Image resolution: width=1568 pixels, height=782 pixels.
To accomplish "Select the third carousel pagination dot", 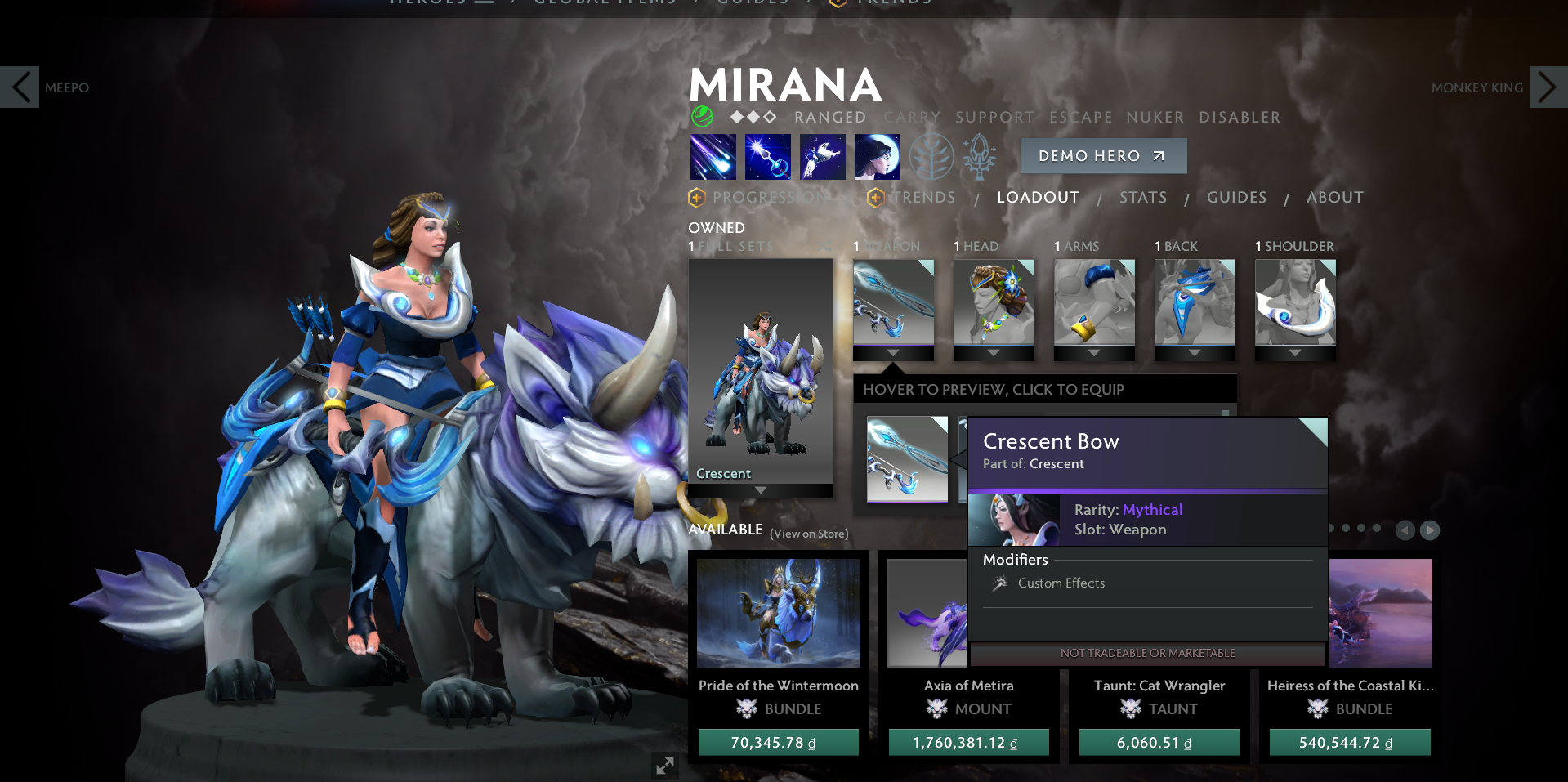I will tap(1361, 529).
